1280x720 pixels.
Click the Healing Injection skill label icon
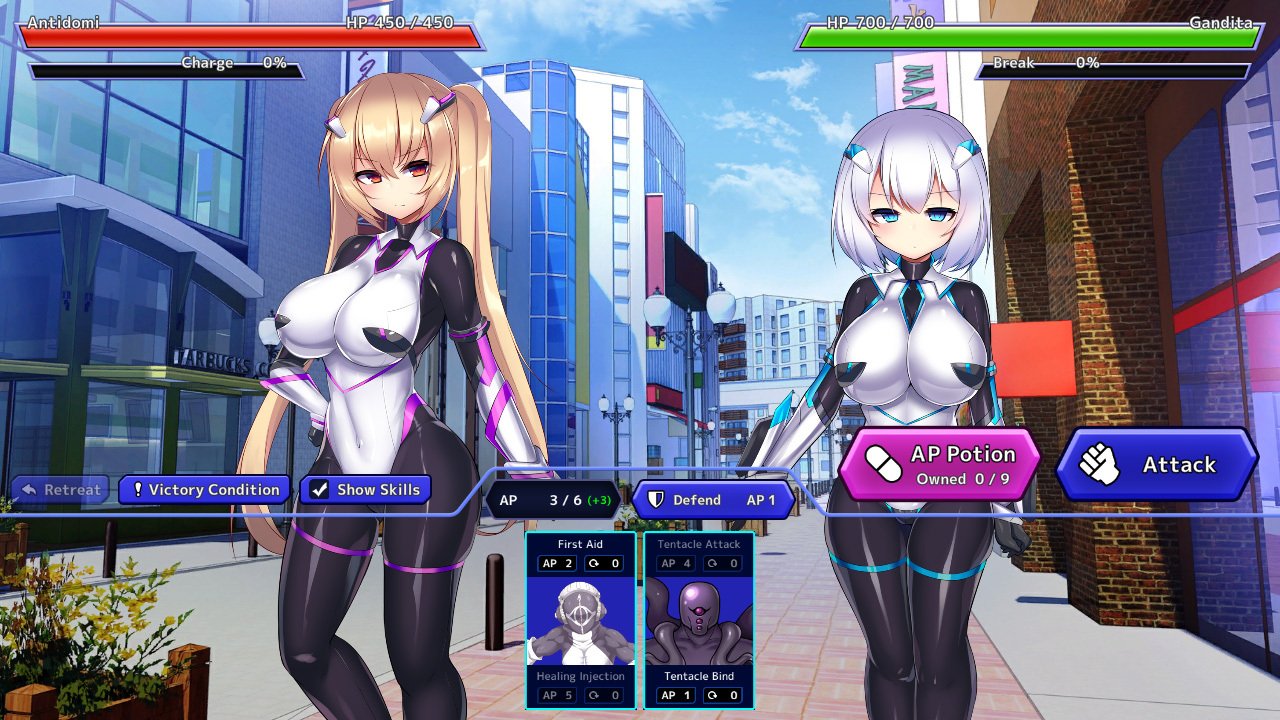point(580,676)
